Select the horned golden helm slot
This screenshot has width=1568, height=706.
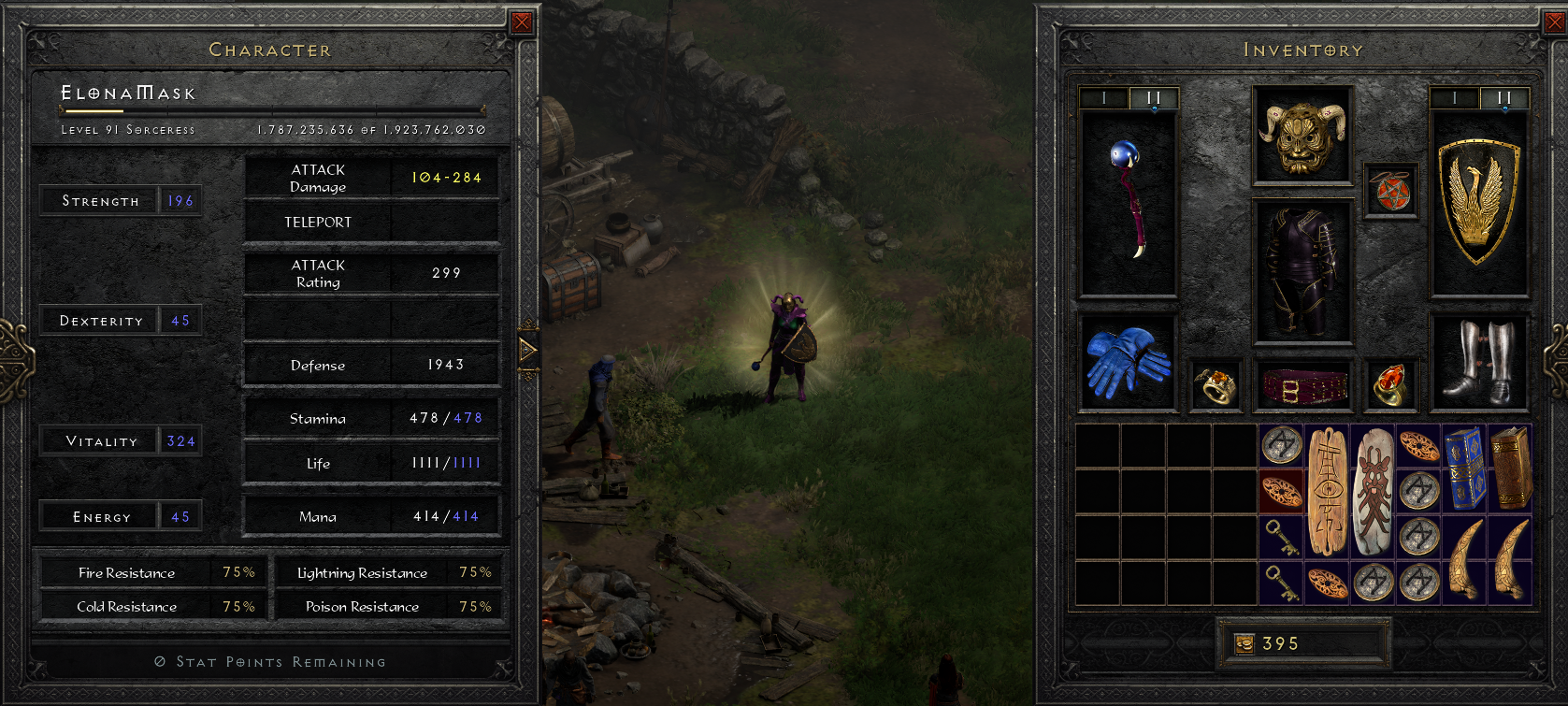pyautogui.click(x=1302, y=136)
